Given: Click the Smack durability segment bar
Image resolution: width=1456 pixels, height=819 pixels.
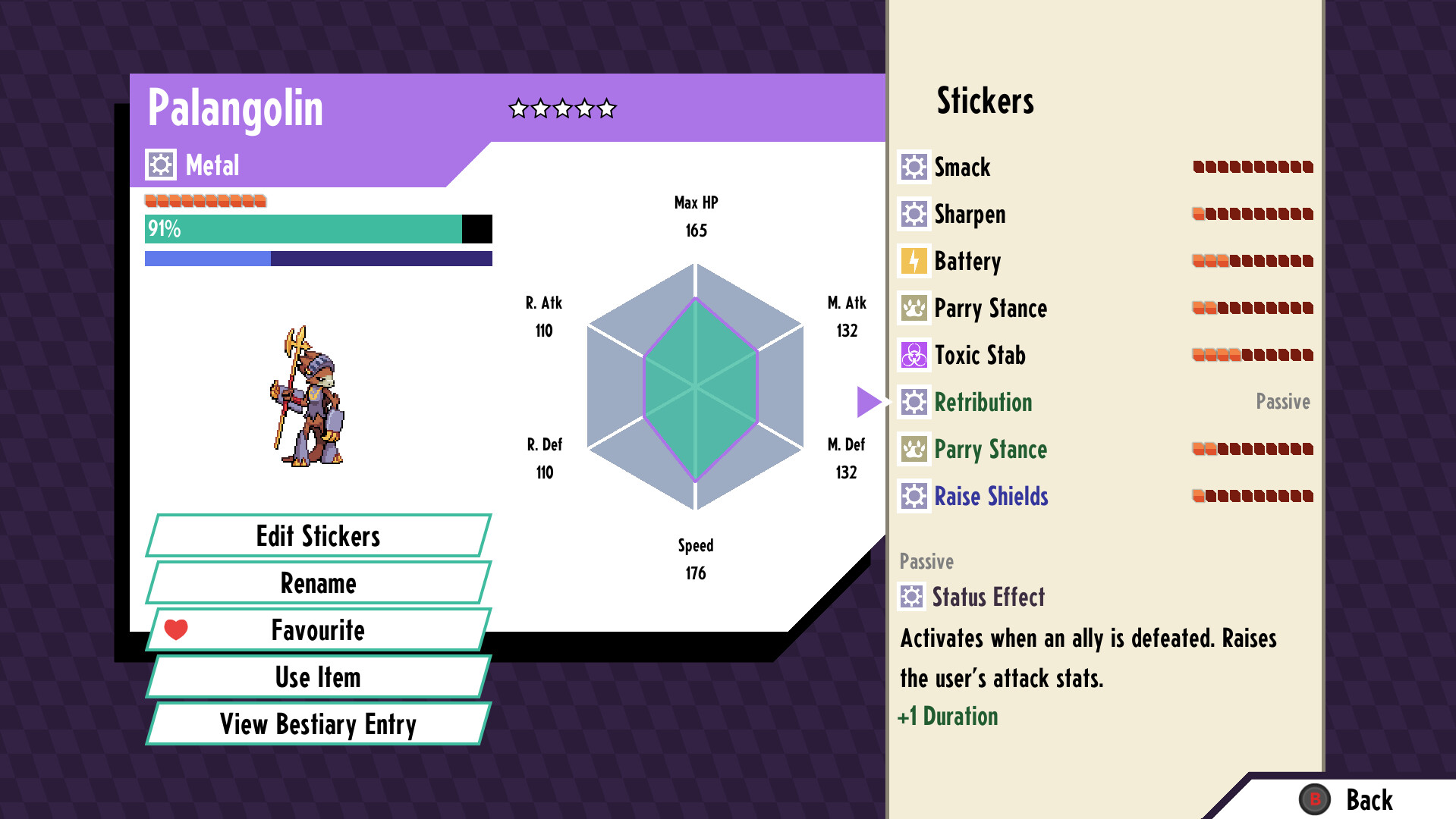Looking at the screenshot, I should pyautogui.click(x=1252, y=167).
